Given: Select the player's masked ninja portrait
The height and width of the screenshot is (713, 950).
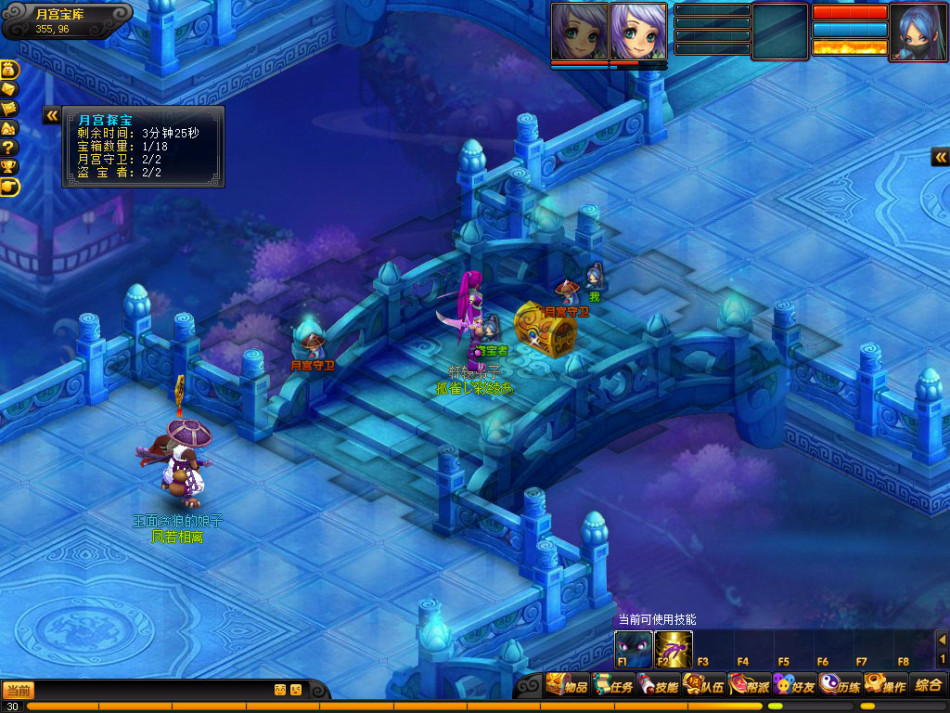Looking at the screenshot, I should 918,32.
